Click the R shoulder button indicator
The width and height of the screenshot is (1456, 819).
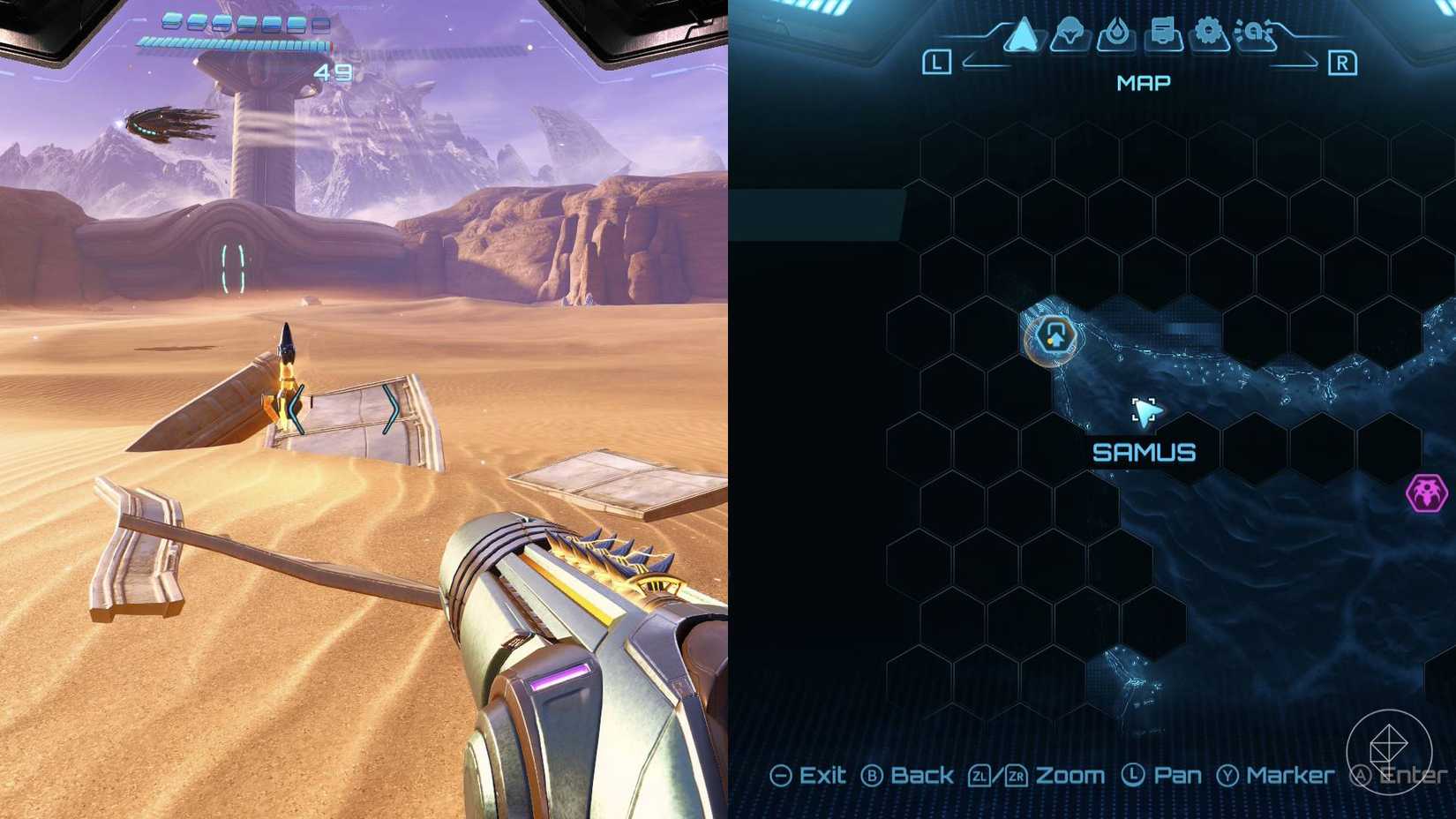1344,62
